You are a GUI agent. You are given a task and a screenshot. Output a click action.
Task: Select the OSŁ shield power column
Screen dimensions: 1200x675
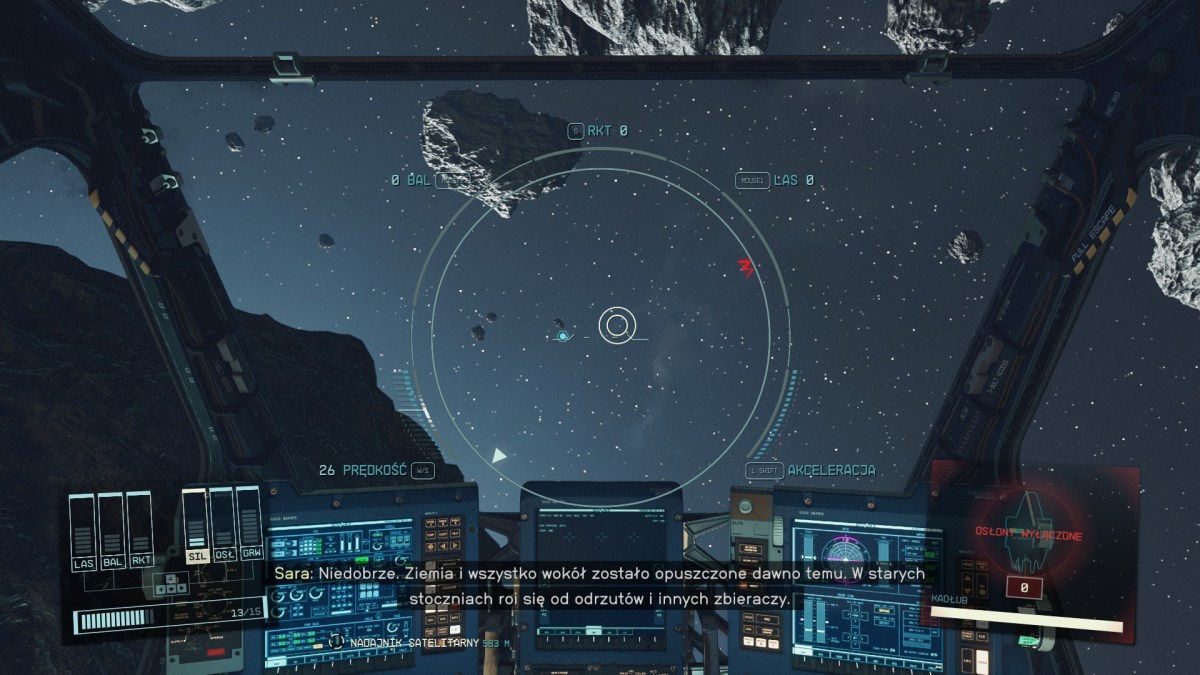[x=222, y=526]
